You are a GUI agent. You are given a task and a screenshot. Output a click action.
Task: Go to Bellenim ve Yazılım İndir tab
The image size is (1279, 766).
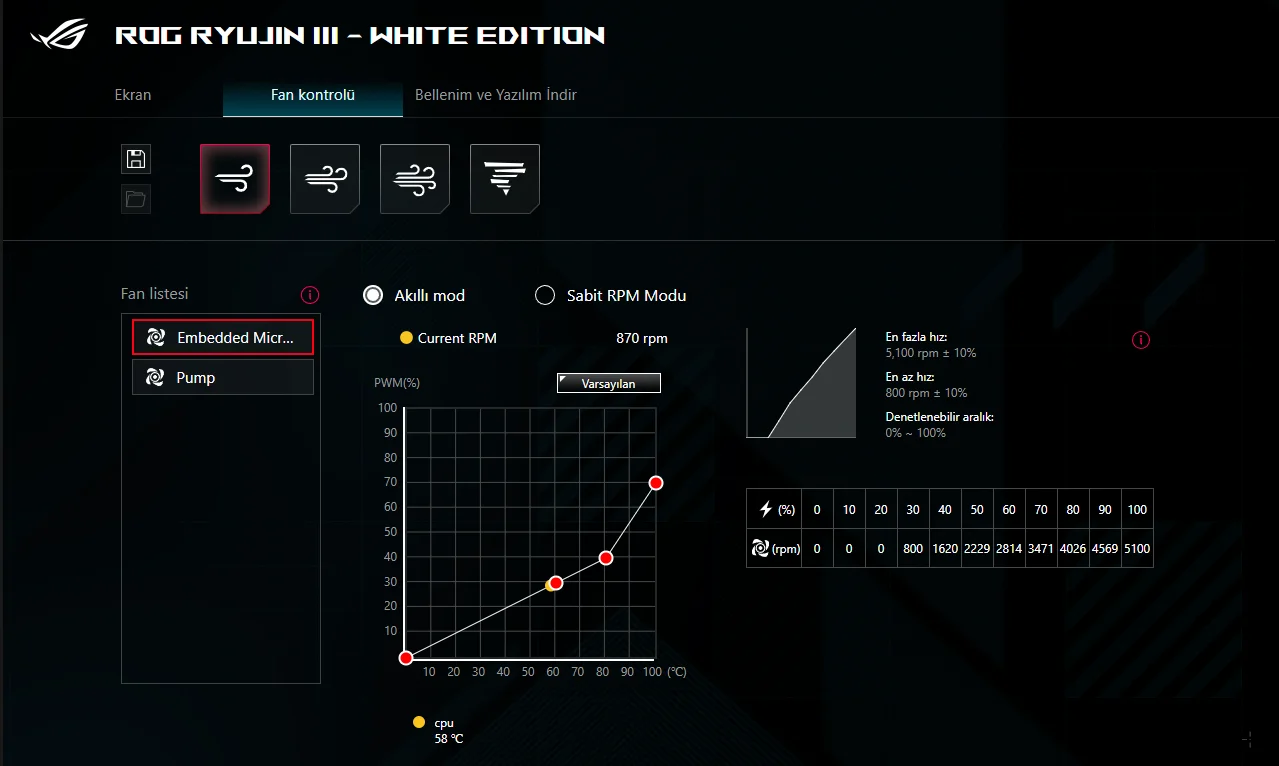496,95
